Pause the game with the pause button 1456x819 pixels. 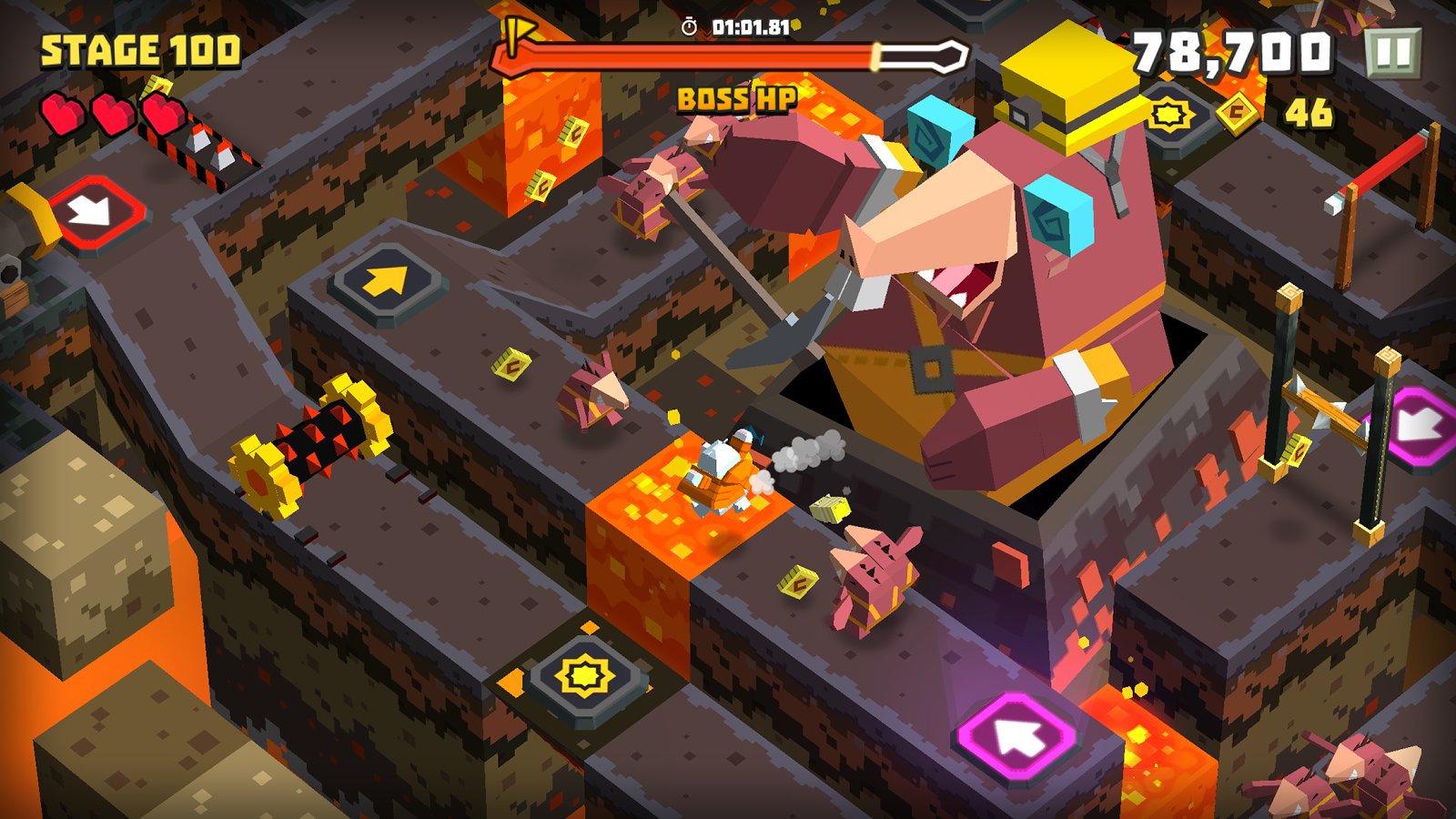tap(1392, 53)
